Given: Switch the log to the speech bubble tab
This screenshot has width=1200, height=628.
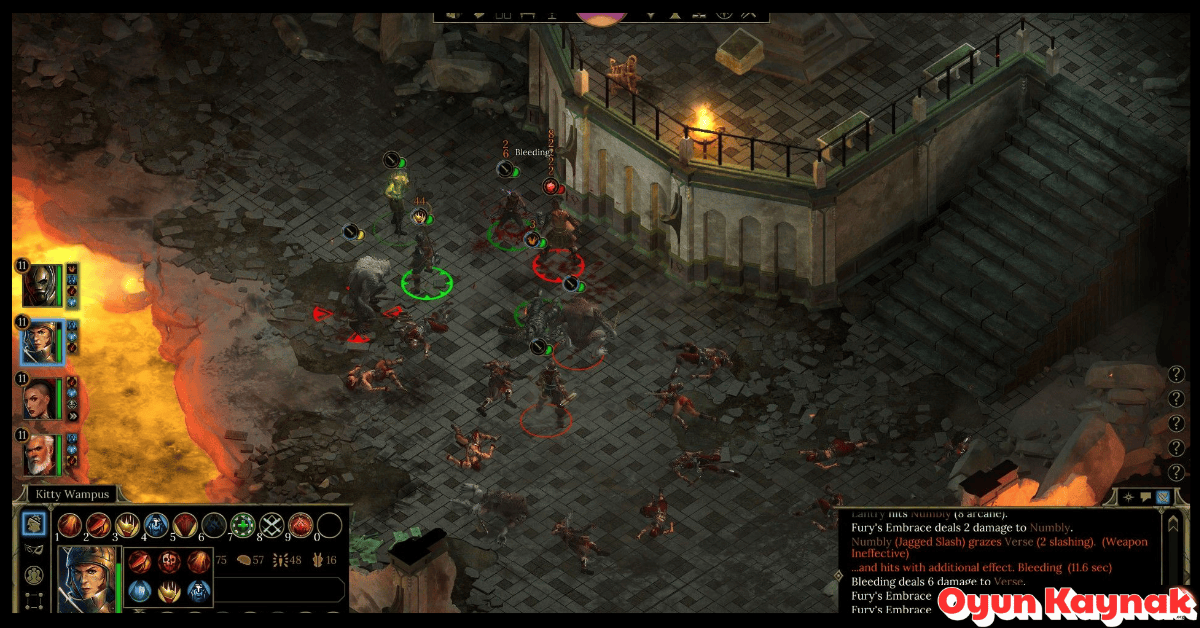Looking at the screenshot, I should point(1146,497).
